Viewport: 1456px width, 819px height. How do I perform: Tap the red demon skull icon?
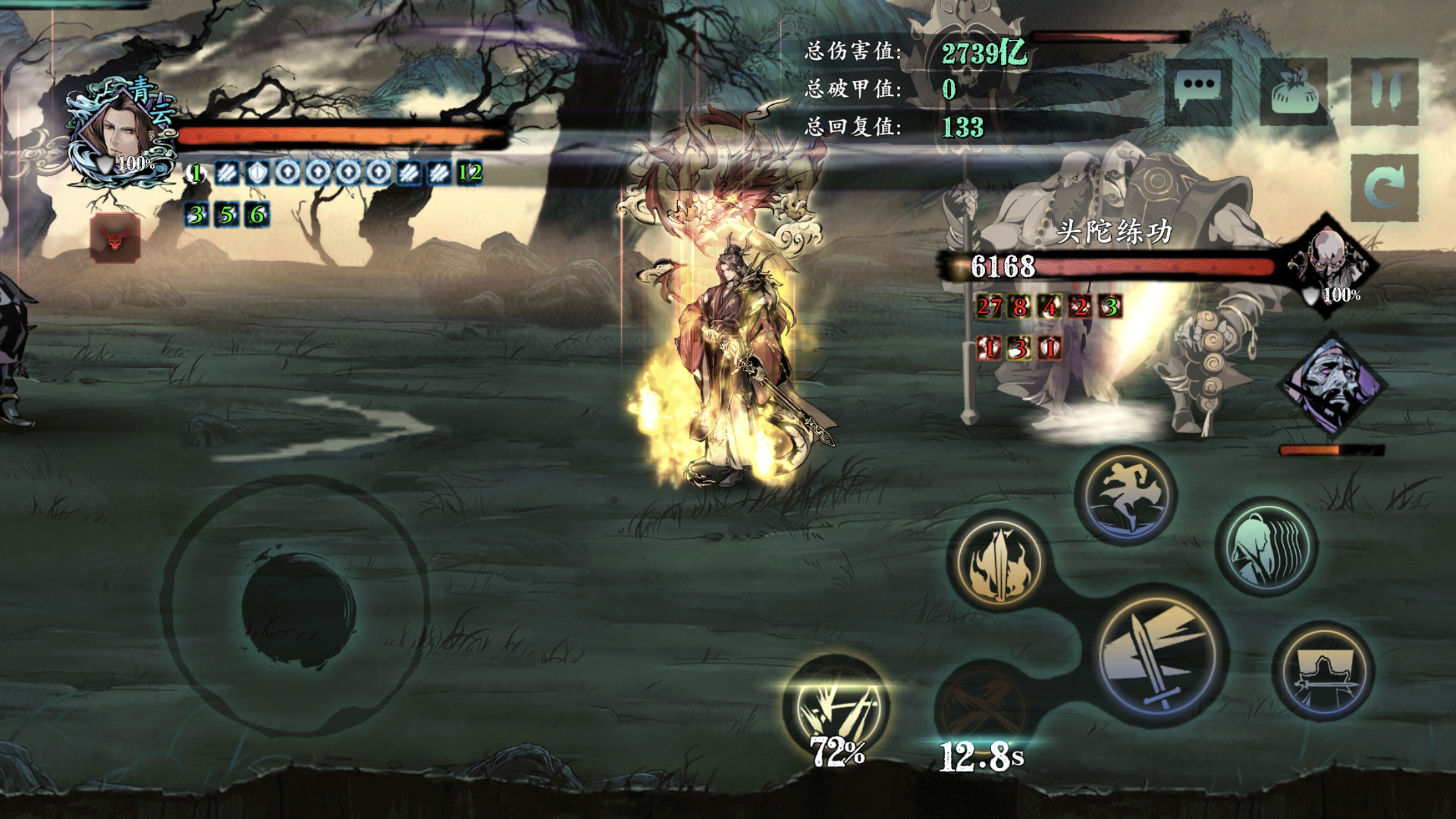point(115,238)
